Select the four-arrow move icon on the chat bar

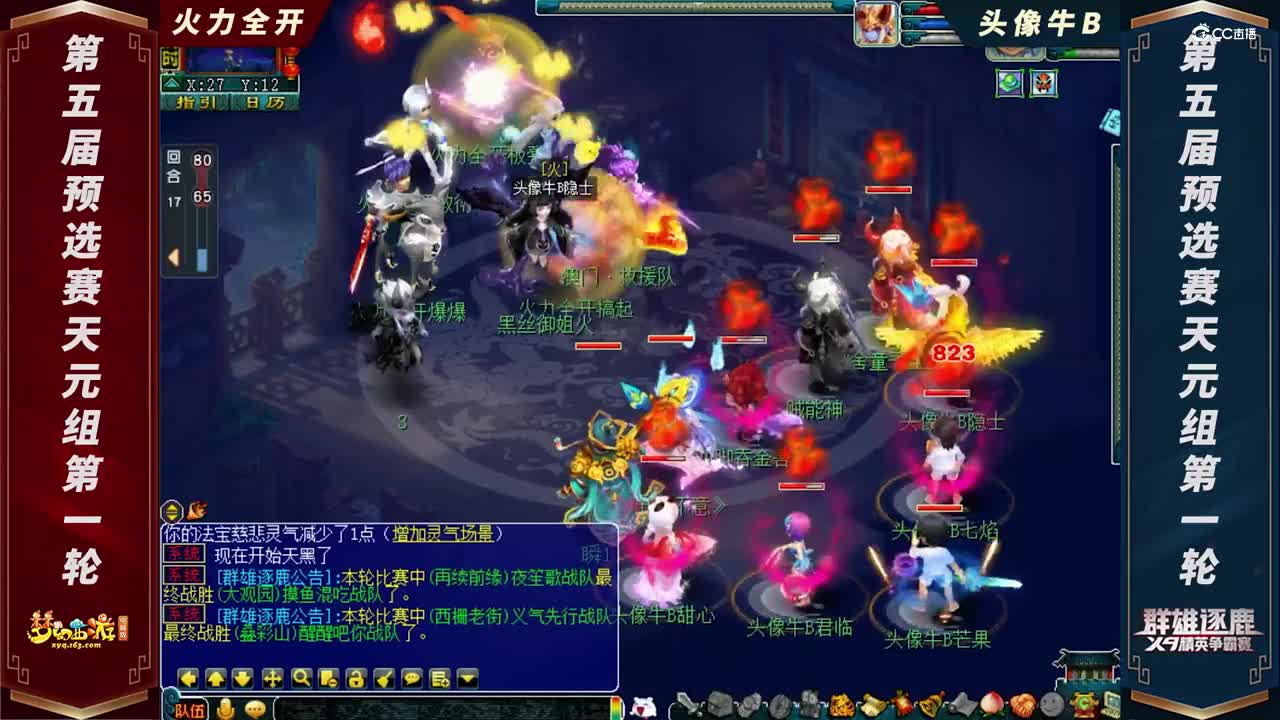click(x=272, y=678)
